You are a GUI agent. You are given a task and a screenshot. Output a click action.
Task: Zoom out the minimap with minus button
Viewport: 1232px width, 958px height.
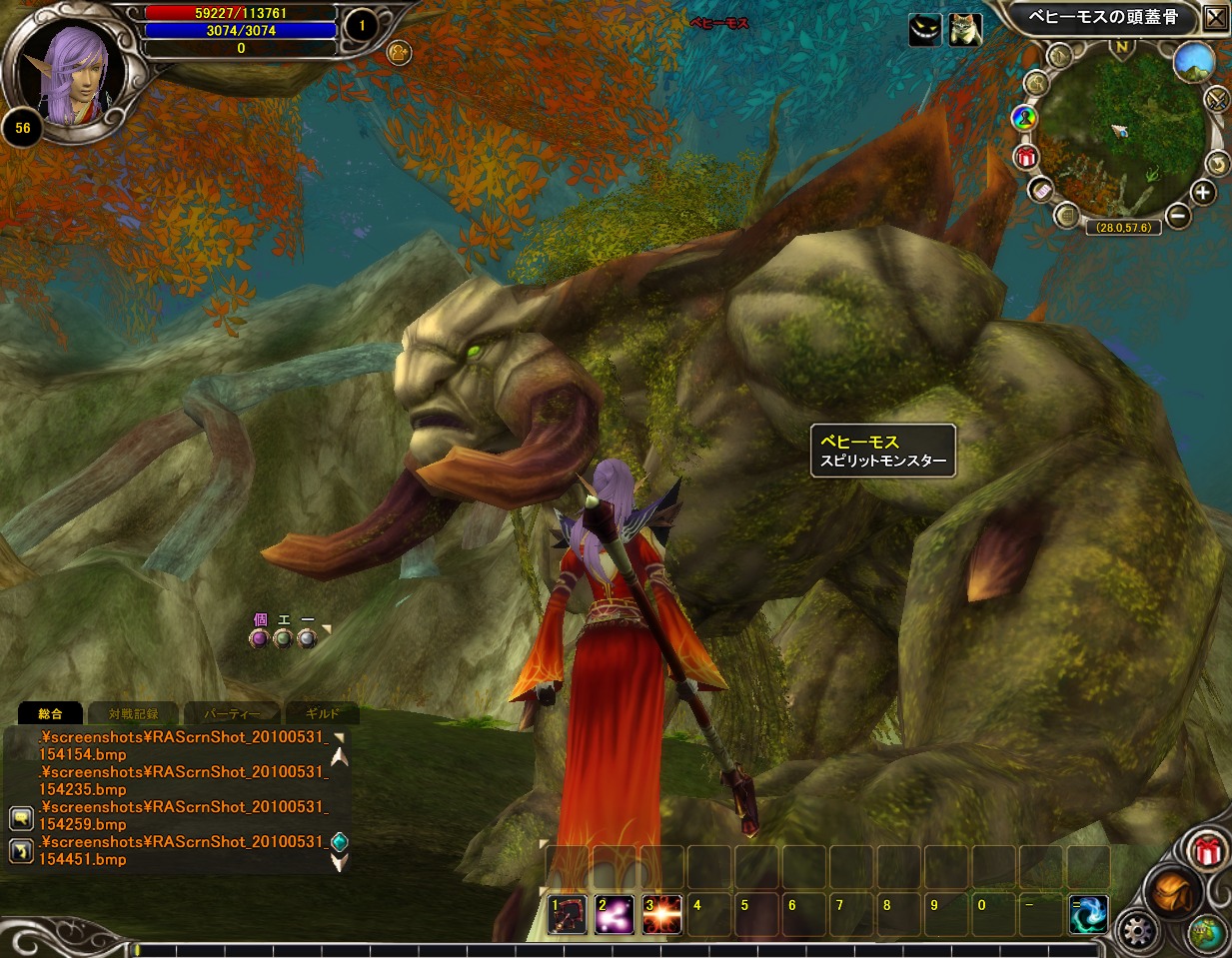pyautogui.click(x=1178, y=214)
